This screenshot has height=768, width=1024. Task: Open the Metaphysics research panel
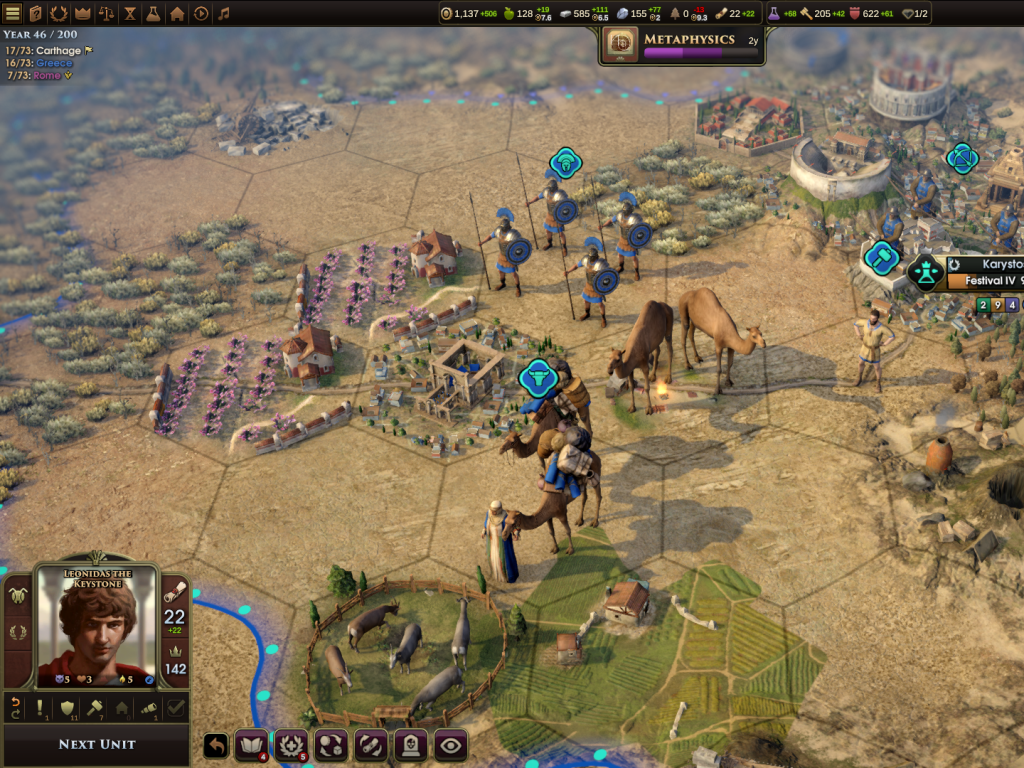tap(682, 44)
